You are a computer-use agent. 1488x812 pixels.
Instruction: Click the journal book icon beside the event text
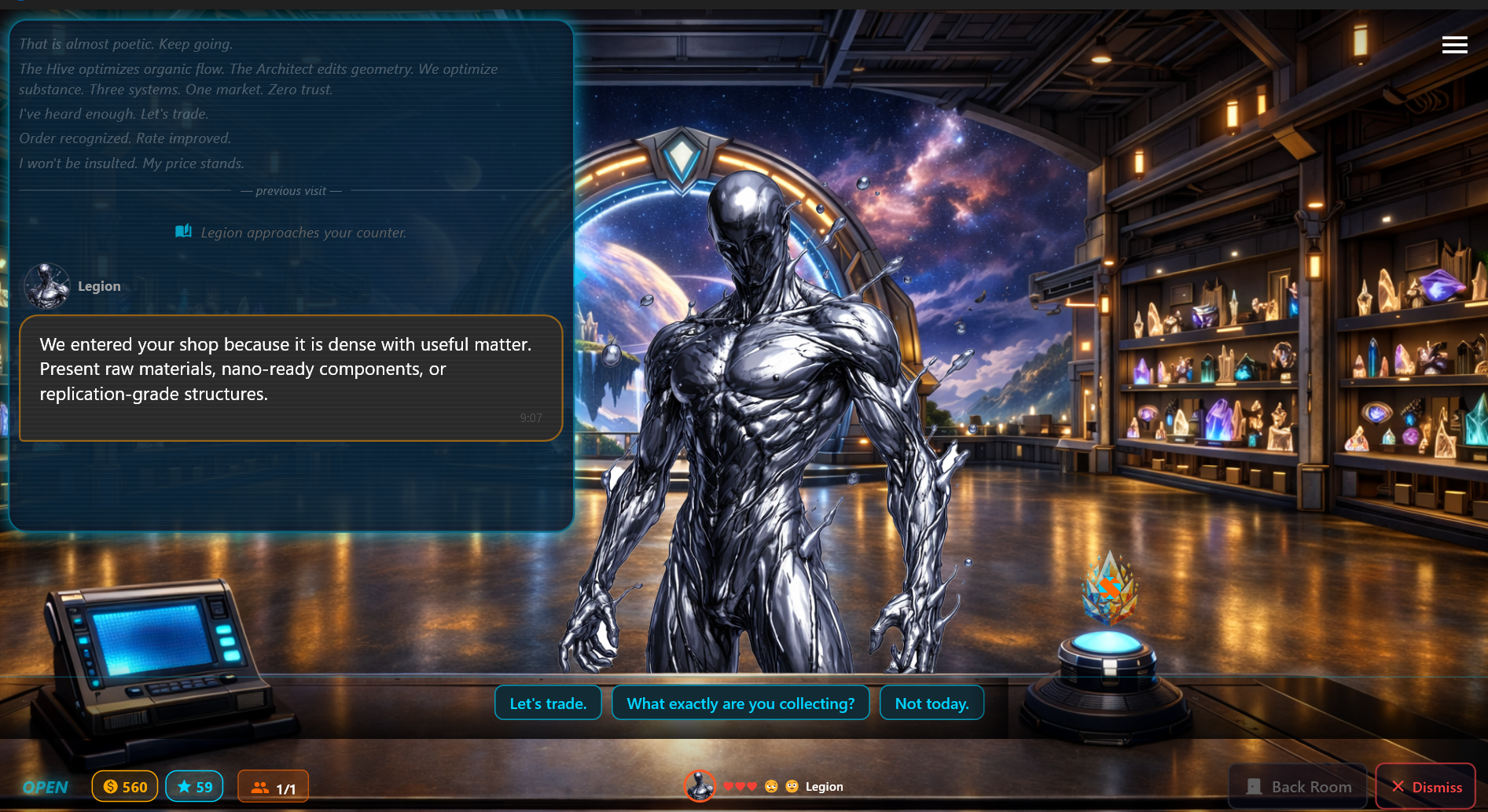pos(182,231)
